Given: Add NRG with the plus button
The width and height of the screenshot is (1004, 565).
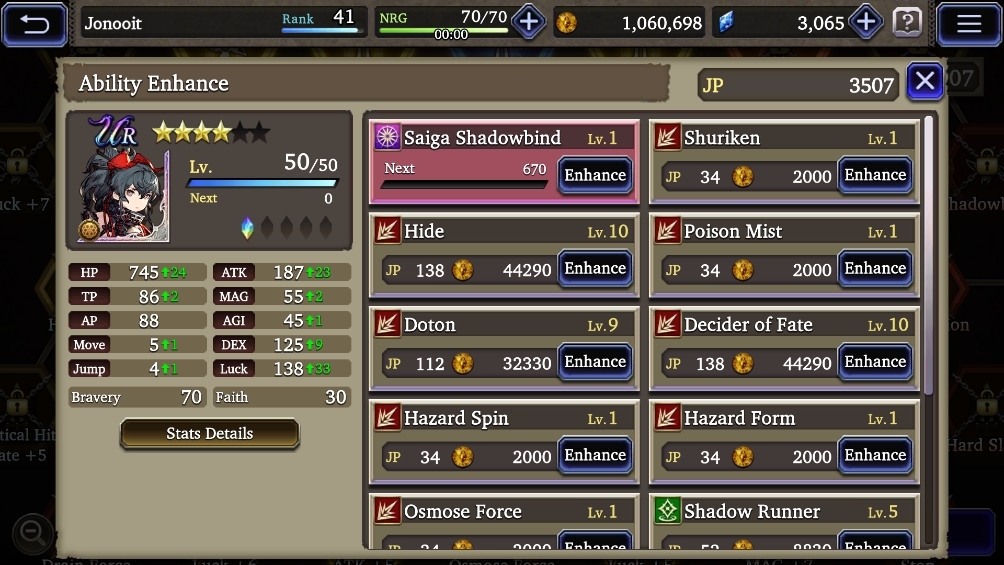Looking at the screenshot, I should [528, 22].
